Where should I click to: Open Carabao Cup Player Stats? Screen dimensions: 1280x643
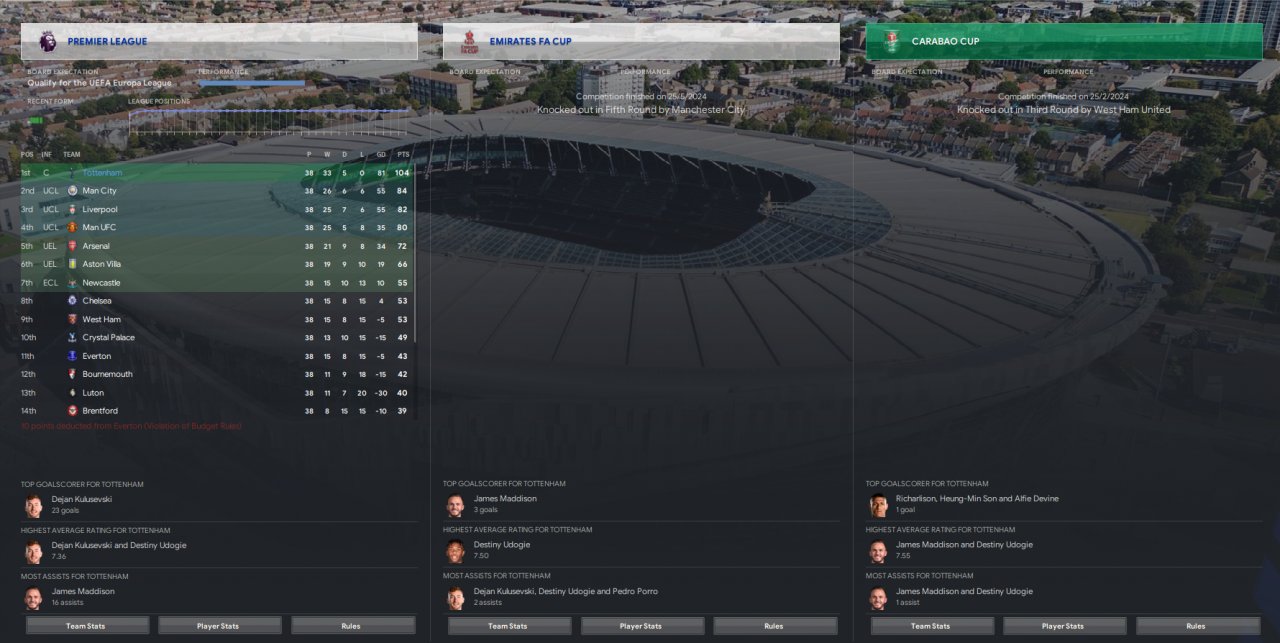coord(1063,626)
